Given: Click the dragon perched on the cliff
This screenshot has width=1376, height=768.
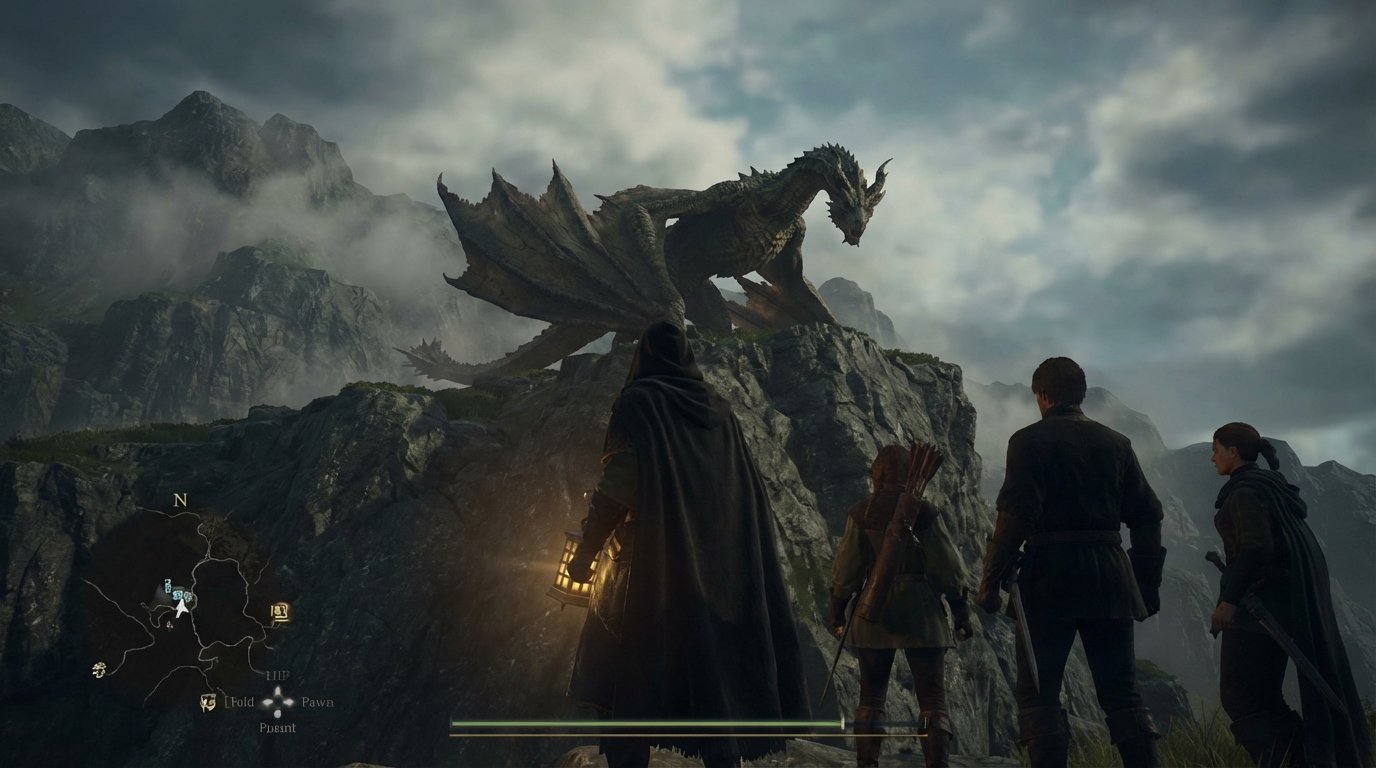Looking at the screenshot, I should [760, 230].
